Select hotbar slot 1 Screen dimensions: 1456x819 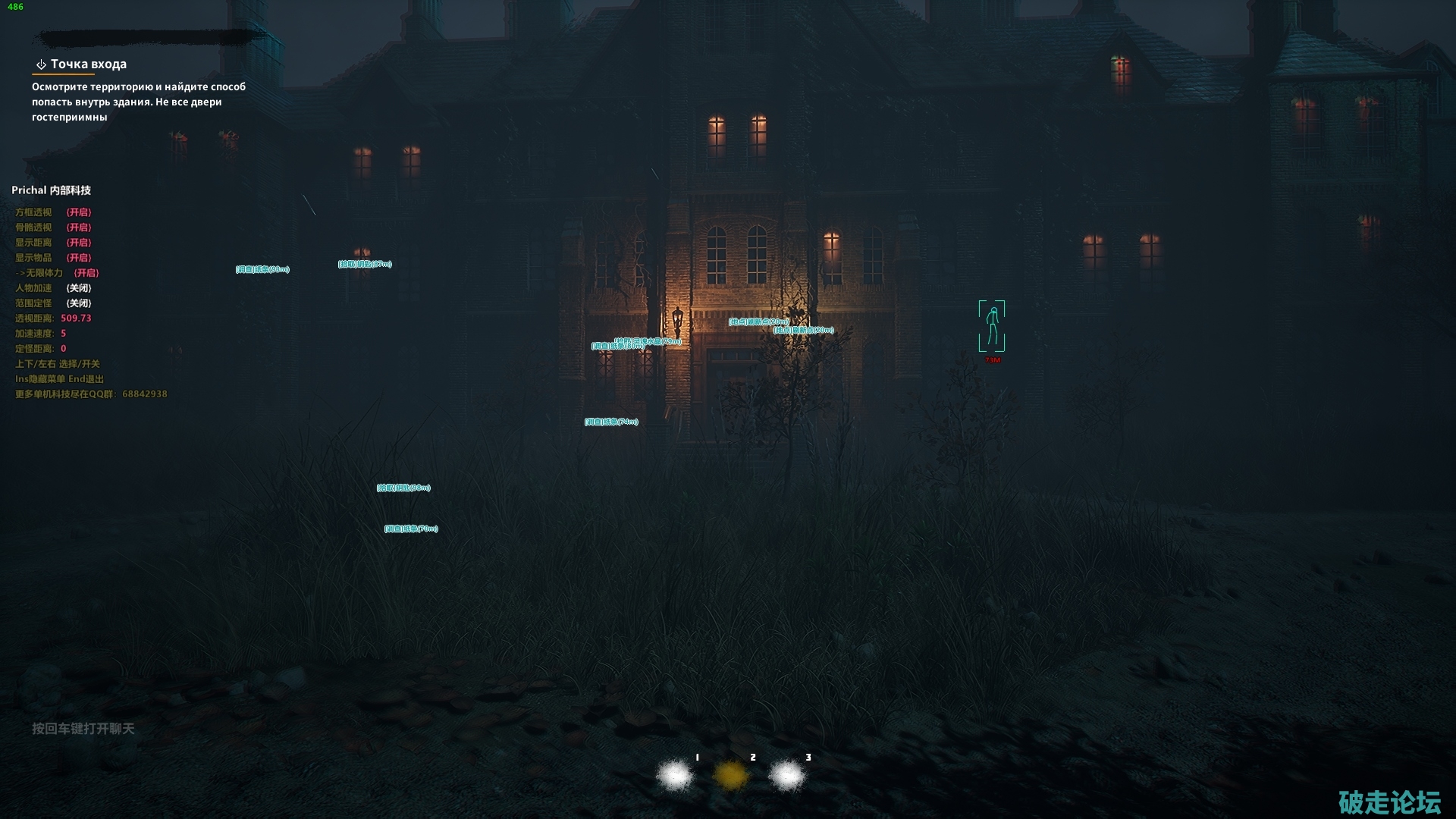point(674,775)
